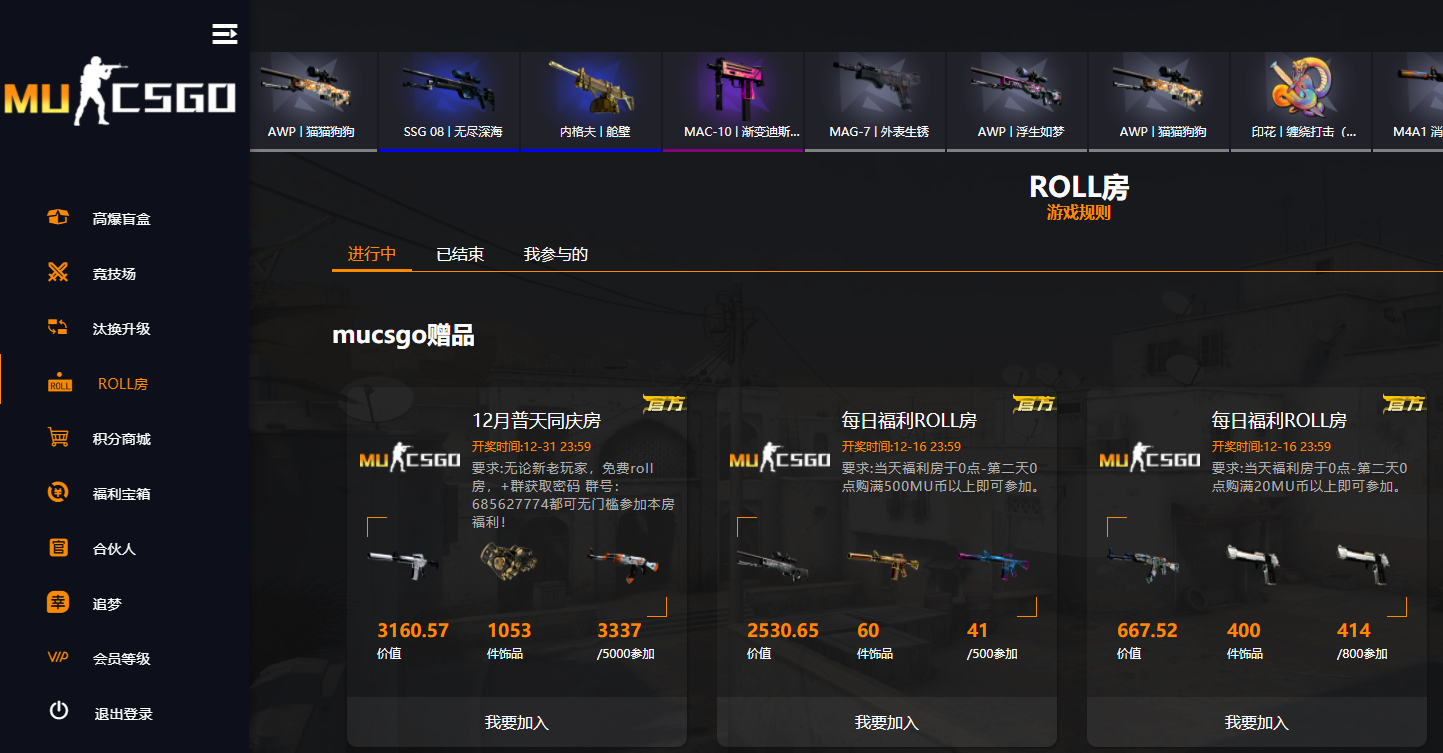The height and width of the screenshot is (753, 1443).
Task: Join the 12月普天同庆房 via 我要加入
Action: tap(515, 721)
